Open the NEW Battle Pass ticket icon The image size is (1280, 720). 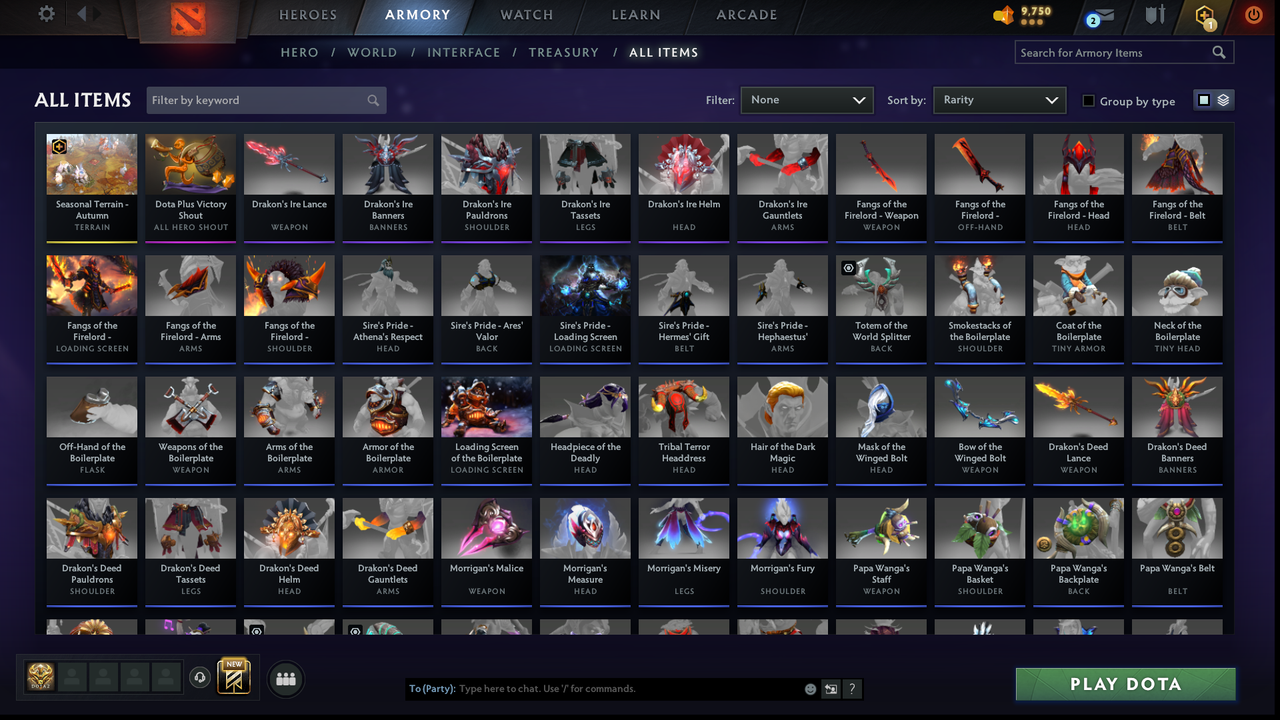(x=233, y=678)
